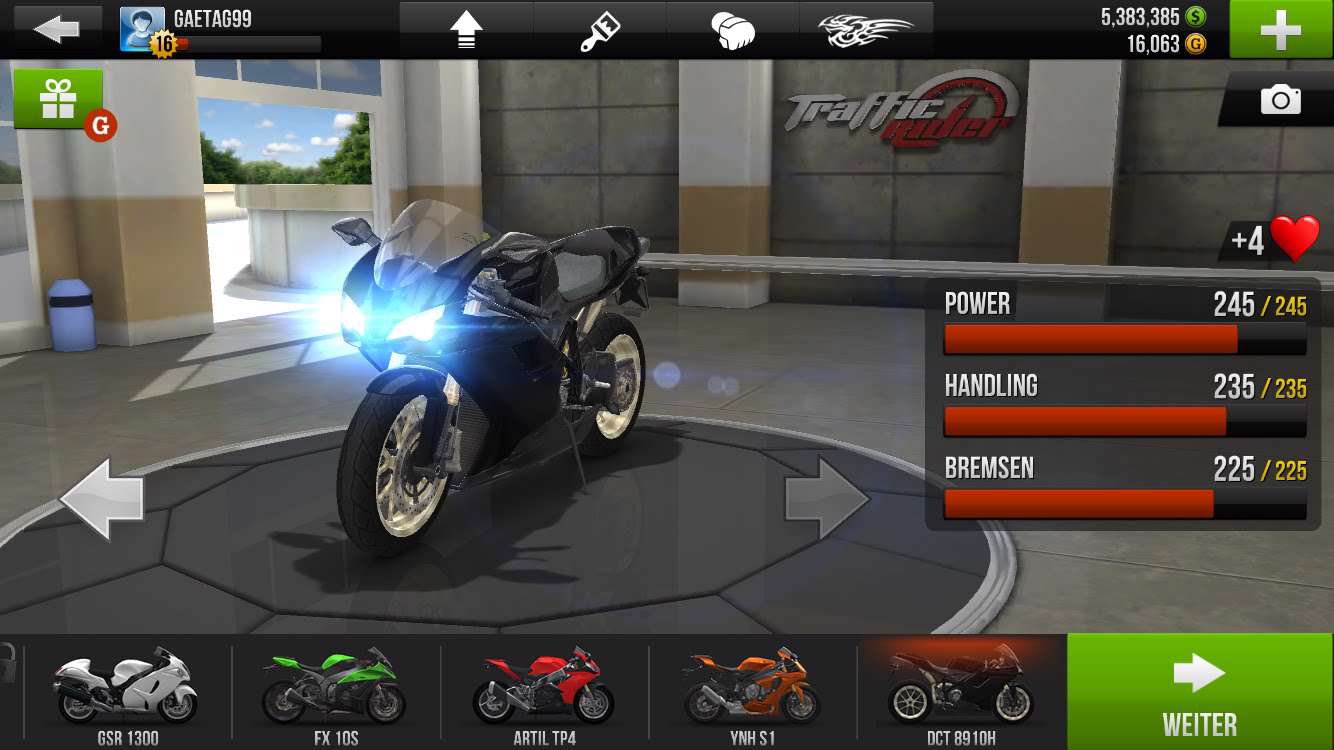
Task: Switch to the paint brush tab
Action: point(600,30)
